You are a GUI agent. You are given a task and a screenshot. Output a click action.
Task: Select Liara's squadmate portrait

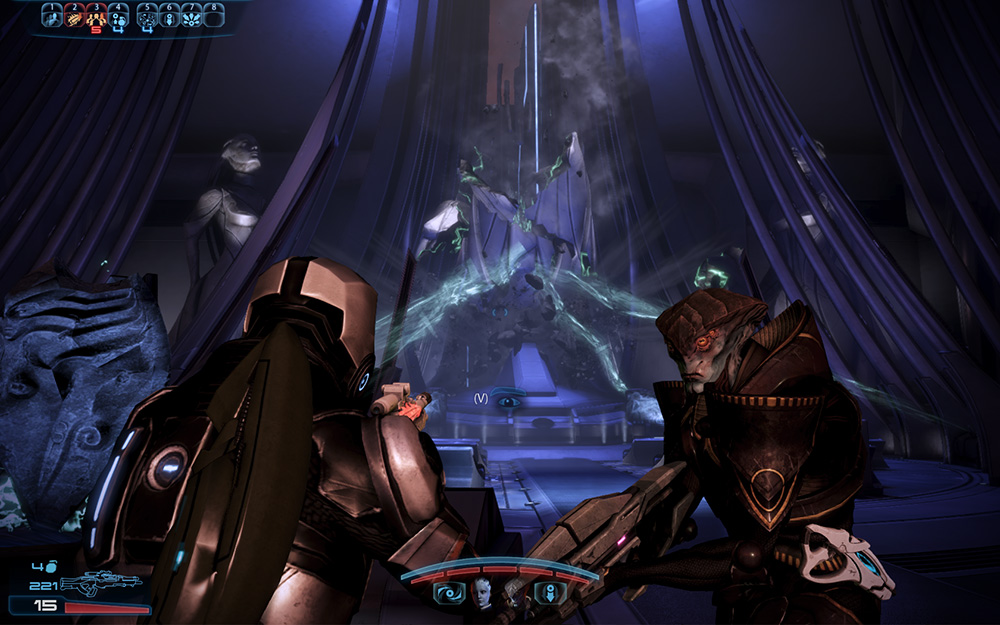coord(482,592)
